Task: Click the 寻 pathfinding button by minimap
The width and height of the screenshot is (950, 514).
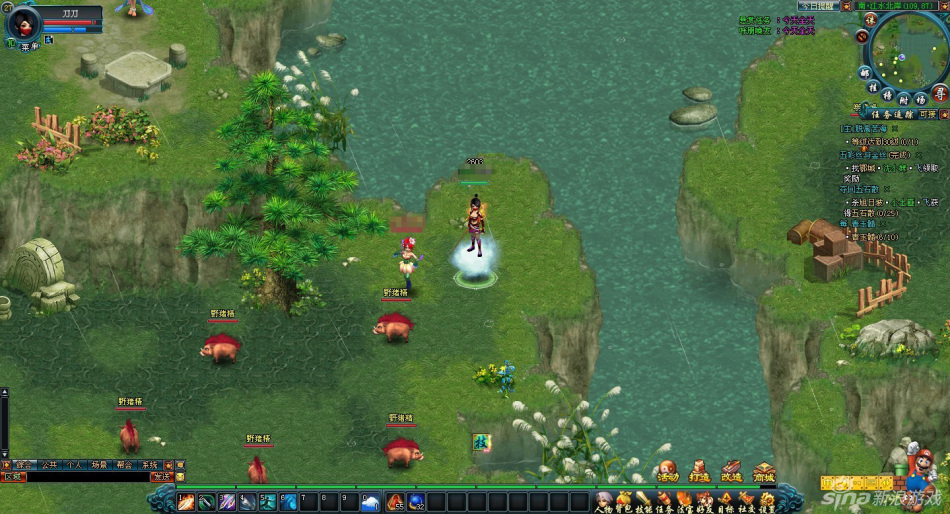Action: pyautogui.click(x=939, y=92)
